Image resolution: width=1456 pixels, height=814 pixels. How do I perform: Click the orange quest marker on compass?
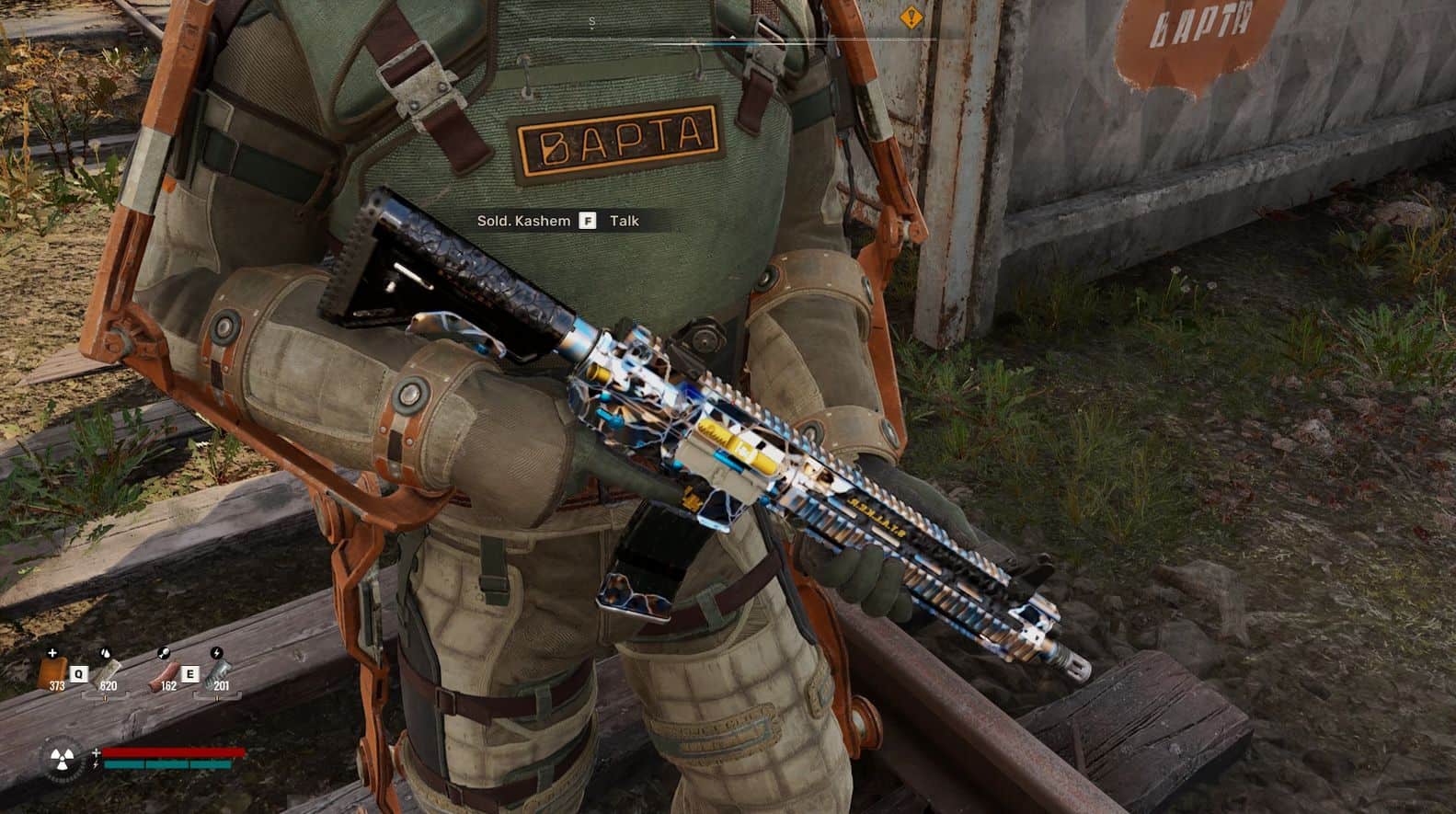click(911, 16)
